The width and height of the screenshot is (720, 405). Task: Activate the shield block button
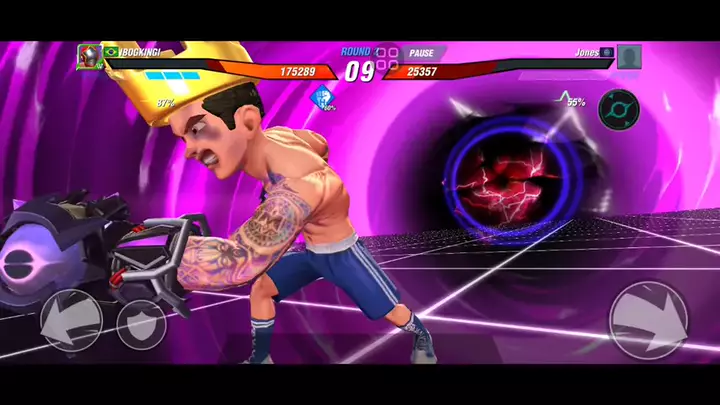pos(141,323)
